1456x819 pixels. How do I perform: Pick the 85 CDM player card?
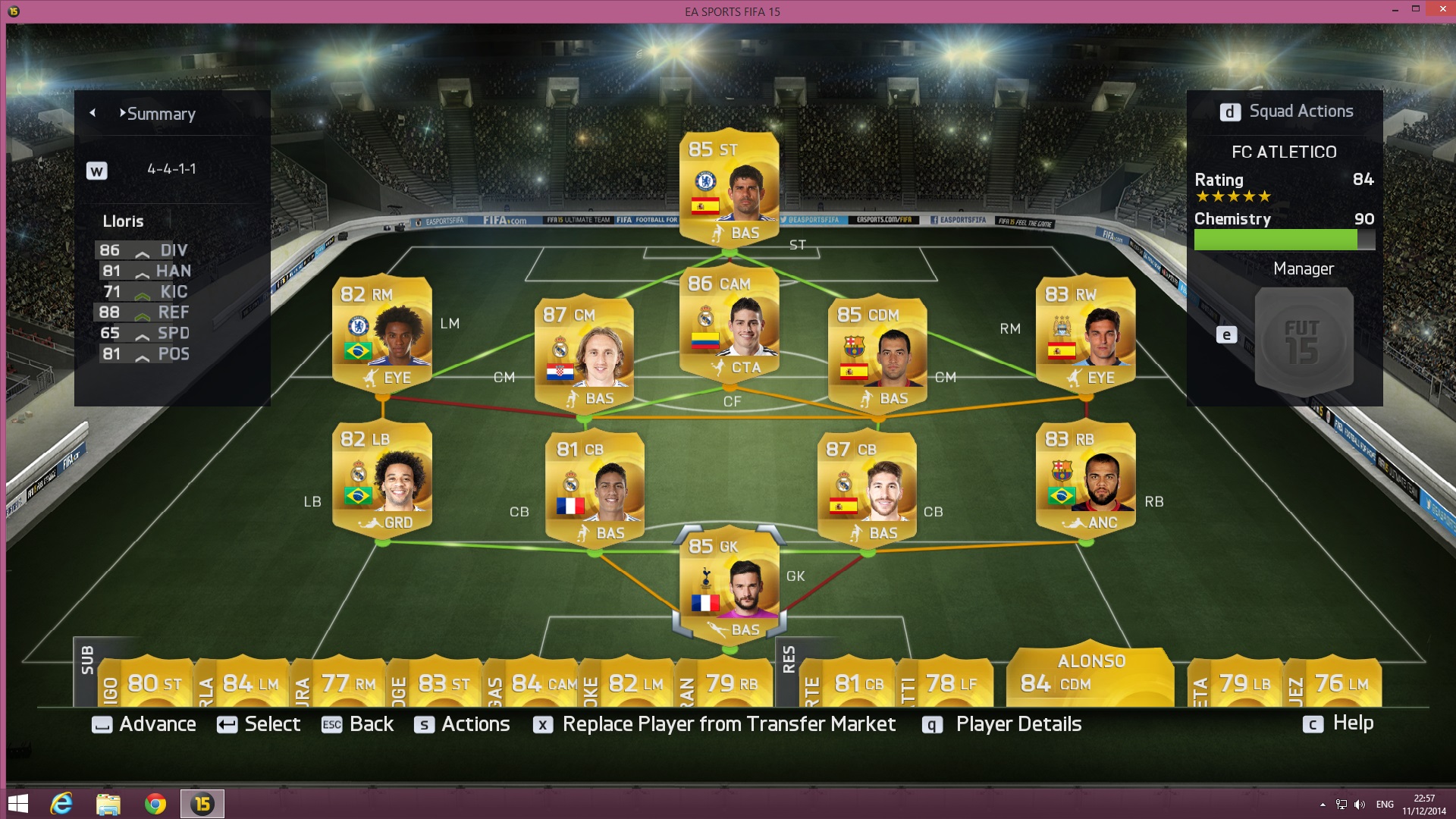[877, 353]
